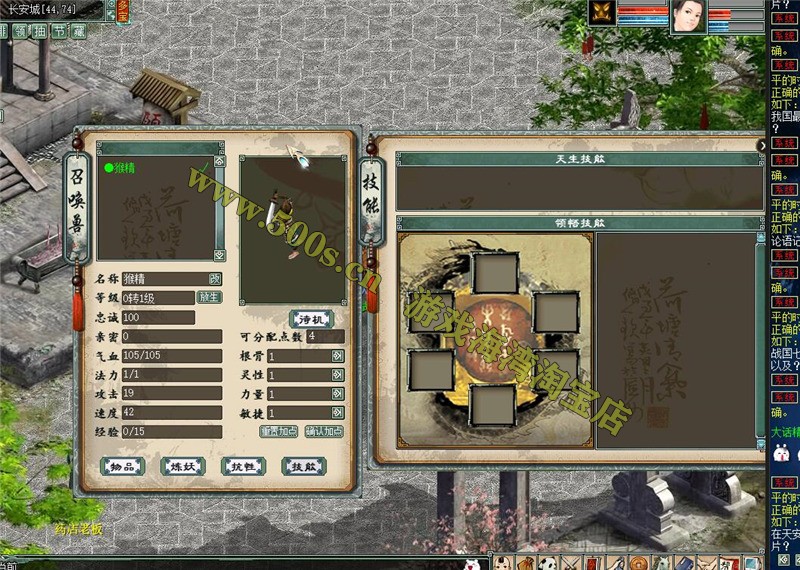Open the pet's 物品 items panel
The height and width of the screenshot is (570, 800).
click(124, 466)
